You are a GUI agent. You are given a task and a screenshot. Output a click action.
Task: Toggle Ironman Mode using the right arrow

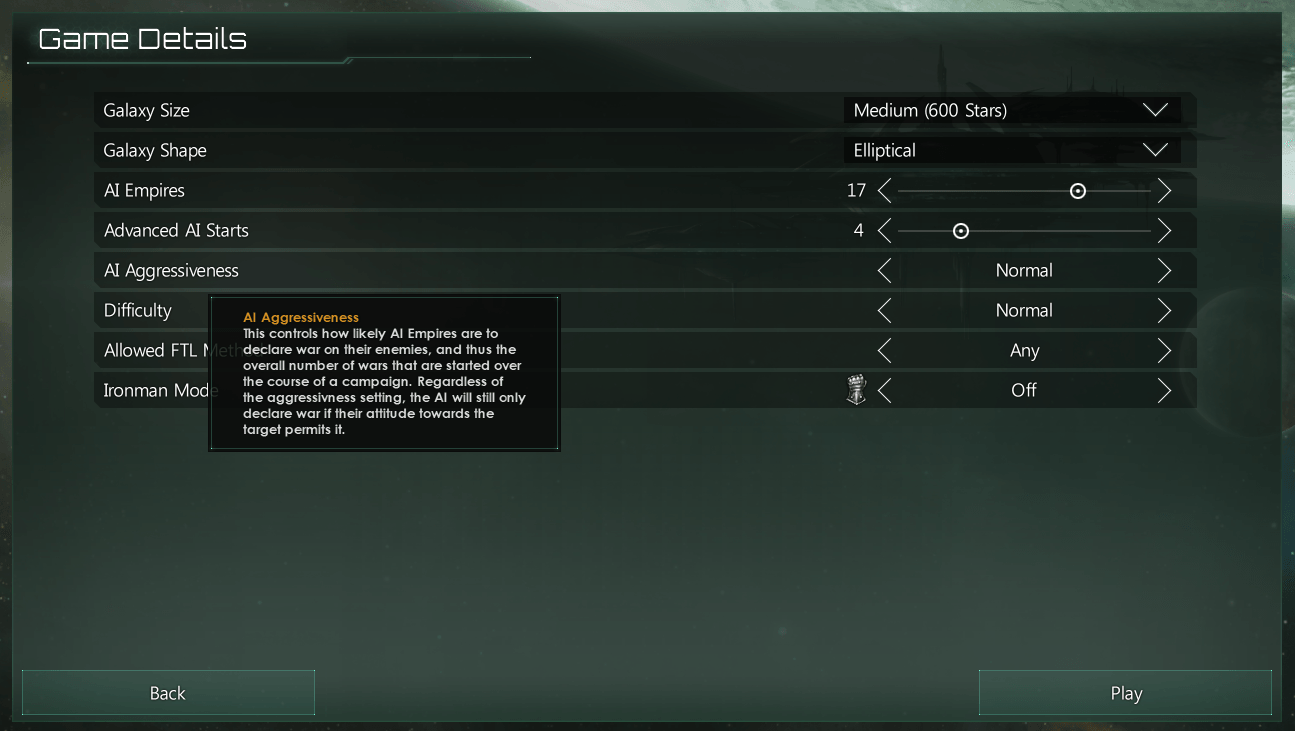[x=1164, y=390]
